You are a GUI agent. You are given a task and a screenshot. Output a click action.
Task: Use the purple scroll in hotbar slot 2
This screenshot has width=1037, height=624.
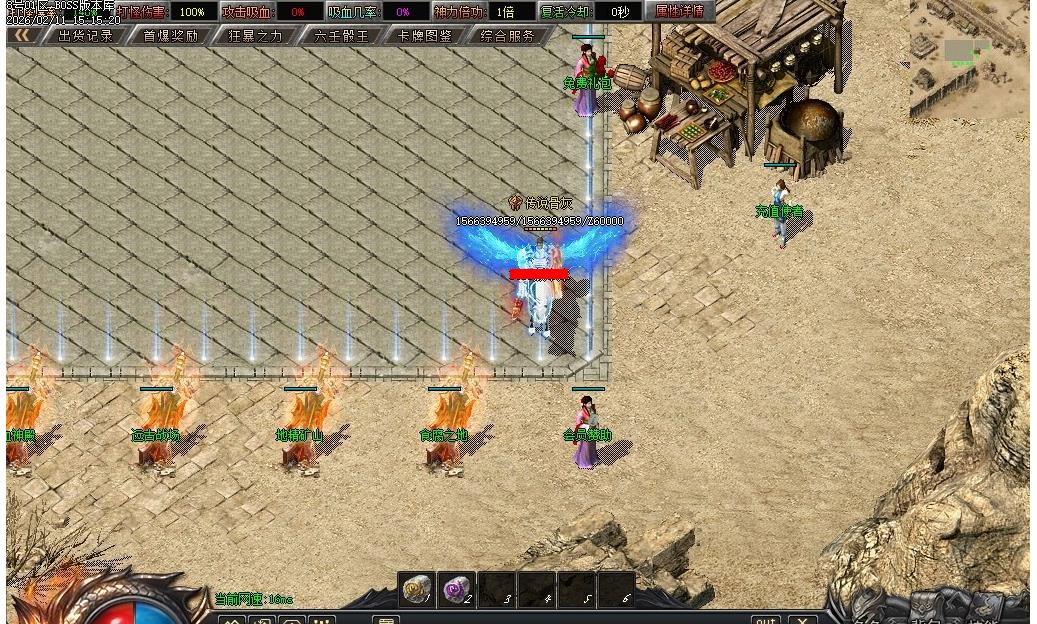(x=457, y=590)
